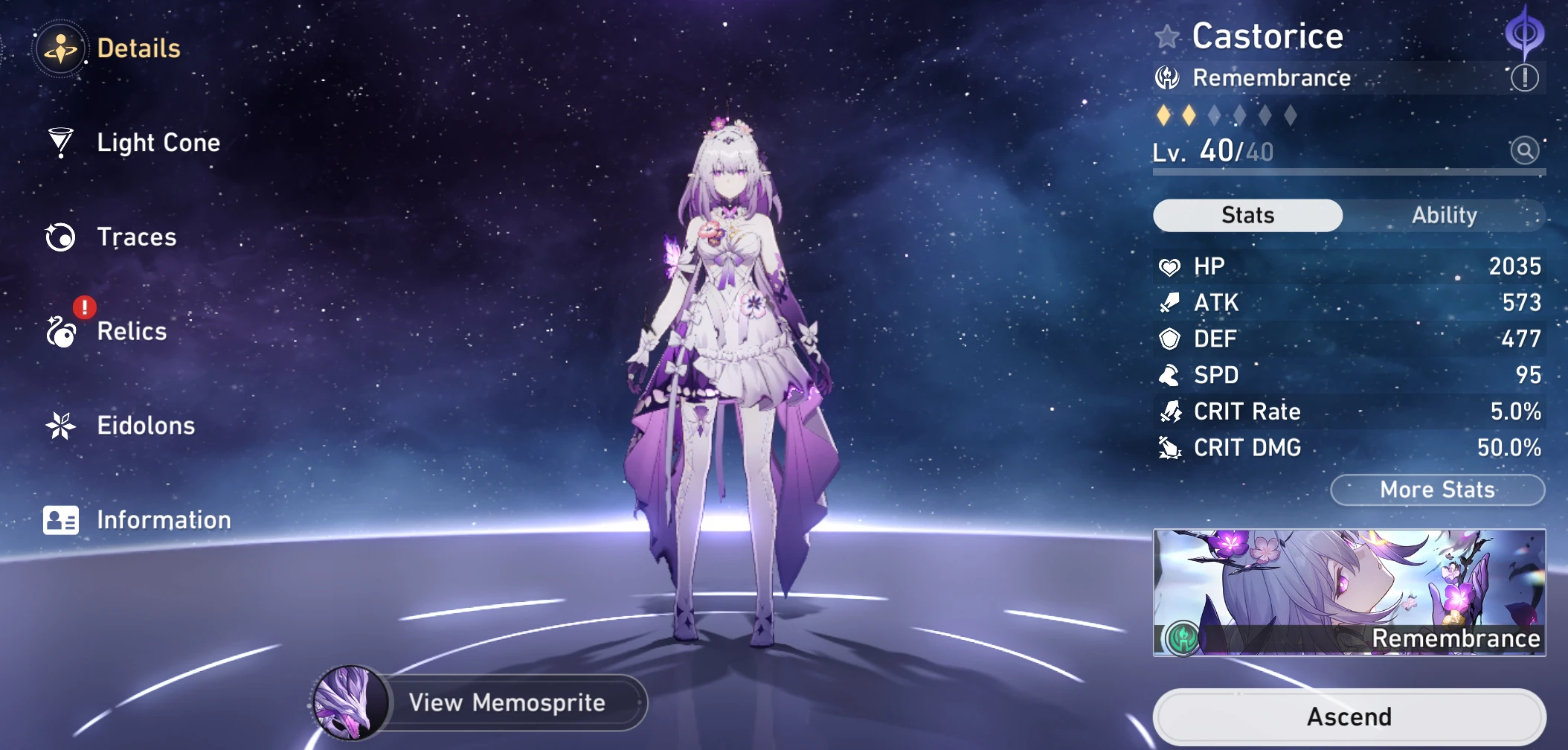Image resolution: width=1568 pixels, height=750 pixels.
Task: Click the Remembrance path icon beside the name
Action: click(1169, 77)
